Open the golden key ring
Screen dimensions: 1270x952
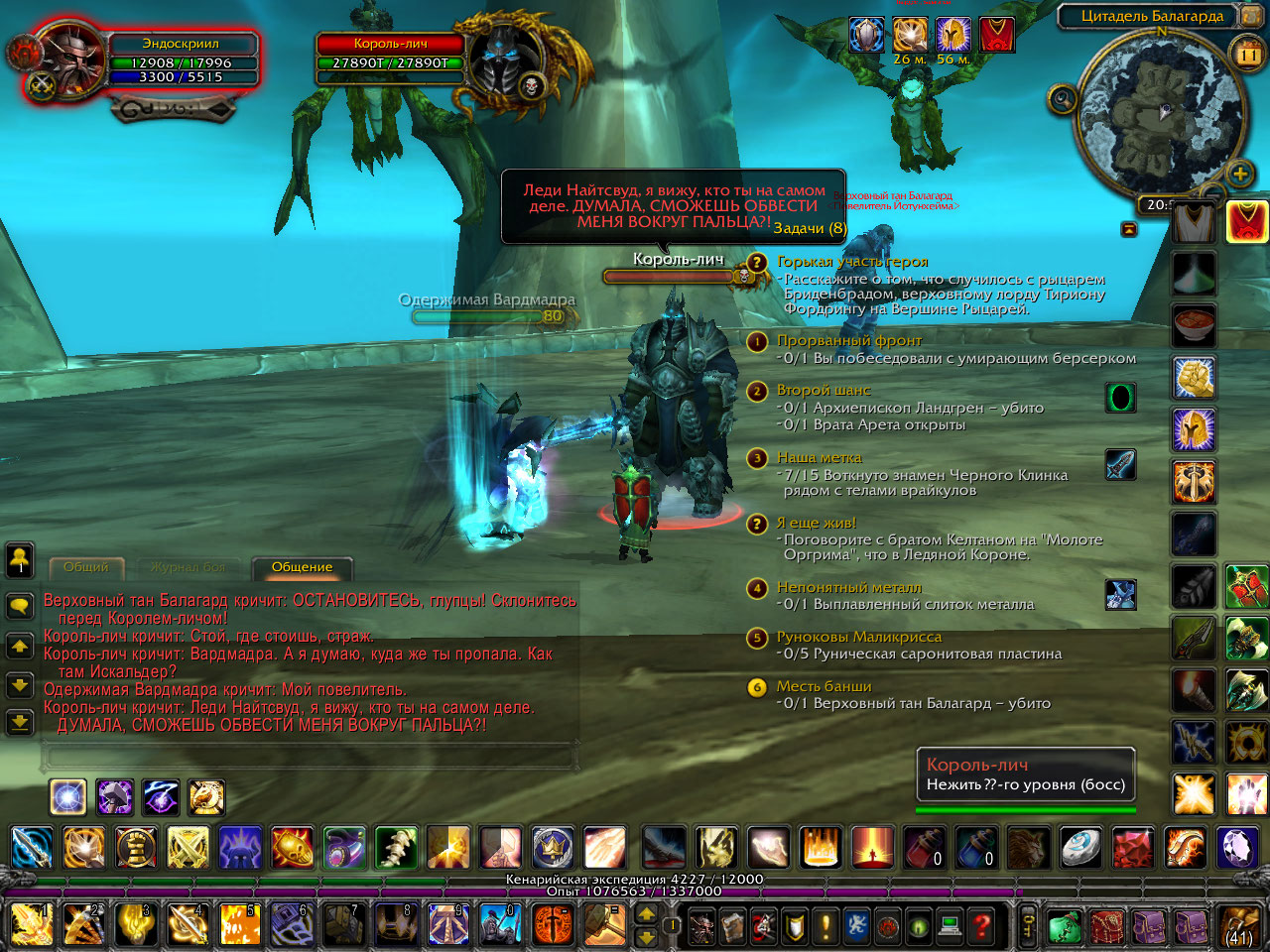pos(1028,926)
